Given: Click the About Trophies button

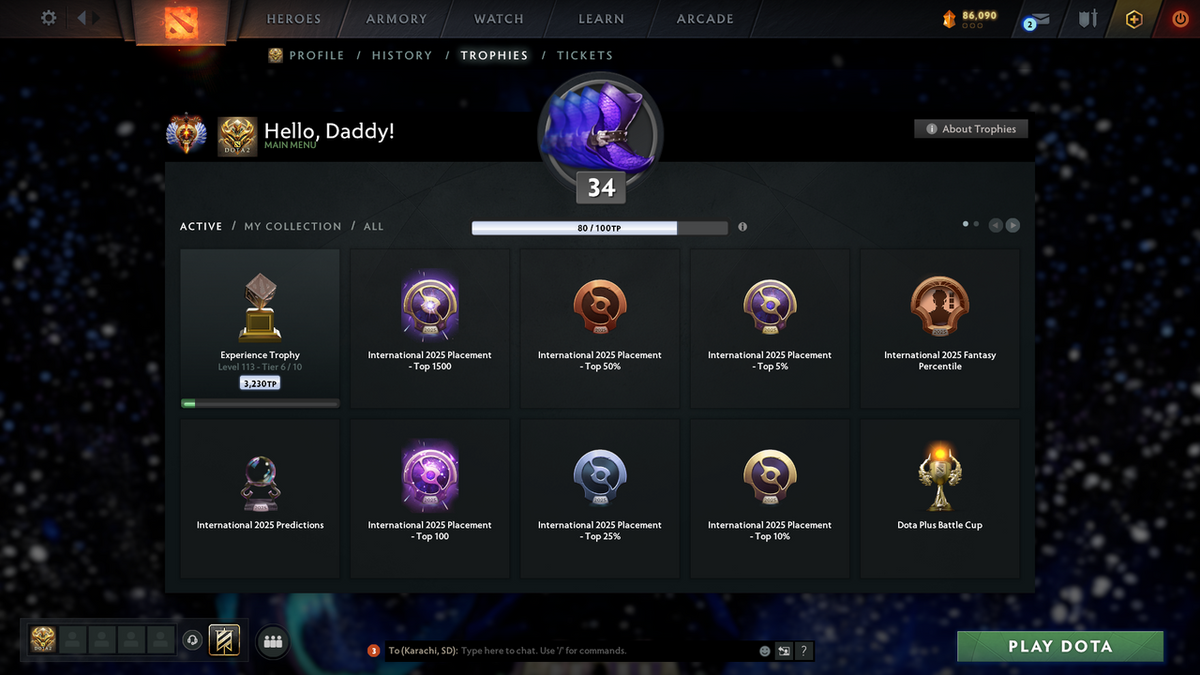Looking at the screenshot, I should pos(970,129).
